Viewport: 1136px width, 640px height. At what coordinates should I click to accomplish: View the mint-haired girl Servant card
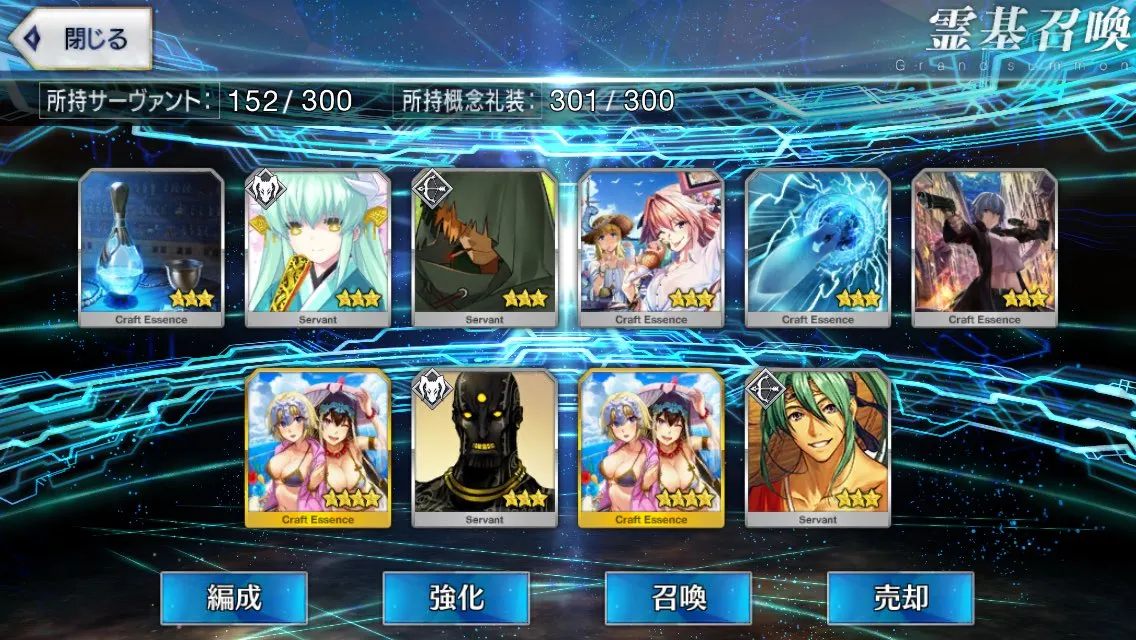coord(318,248)
